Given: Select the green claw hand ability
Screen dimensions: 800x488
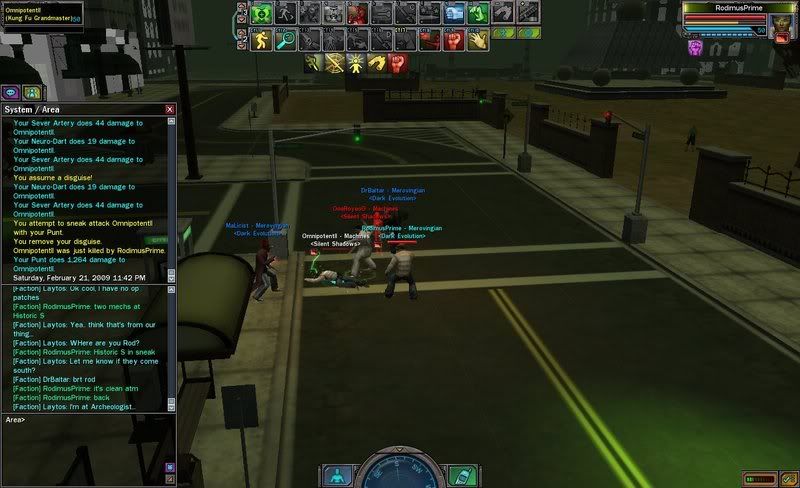Looking at the screenshot, I should [478, 14].
